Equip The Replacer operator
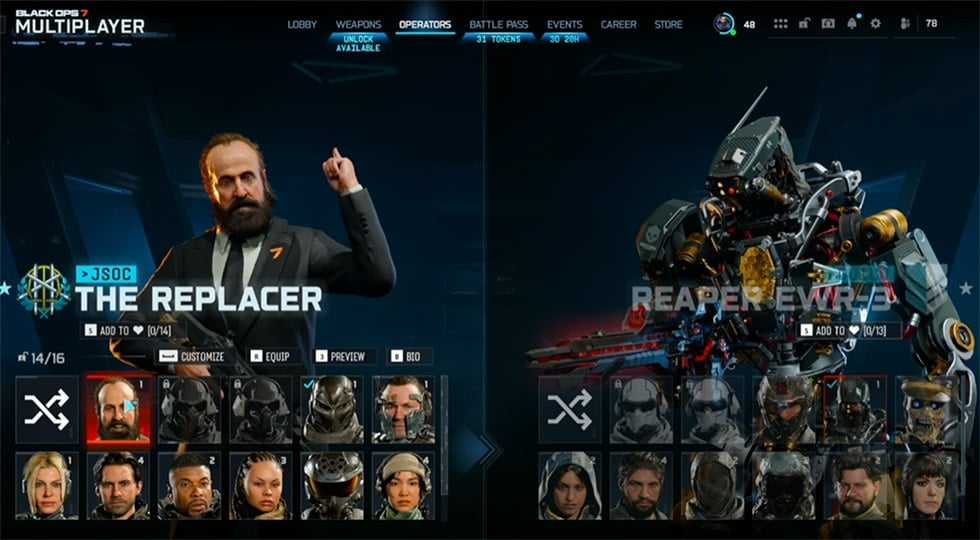This screenshot has width=980, height=540. click(x=271, y=356)
